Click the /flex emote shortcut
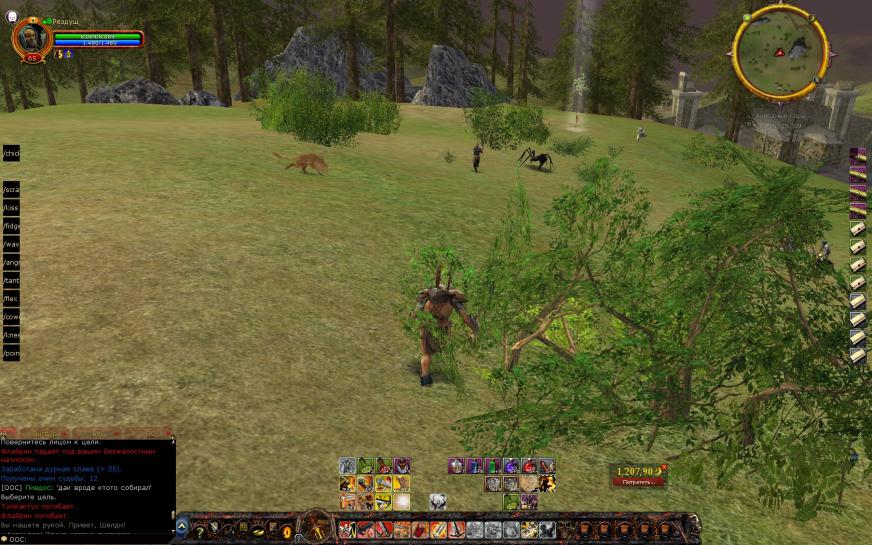The image size is (872, 545). 11,299
